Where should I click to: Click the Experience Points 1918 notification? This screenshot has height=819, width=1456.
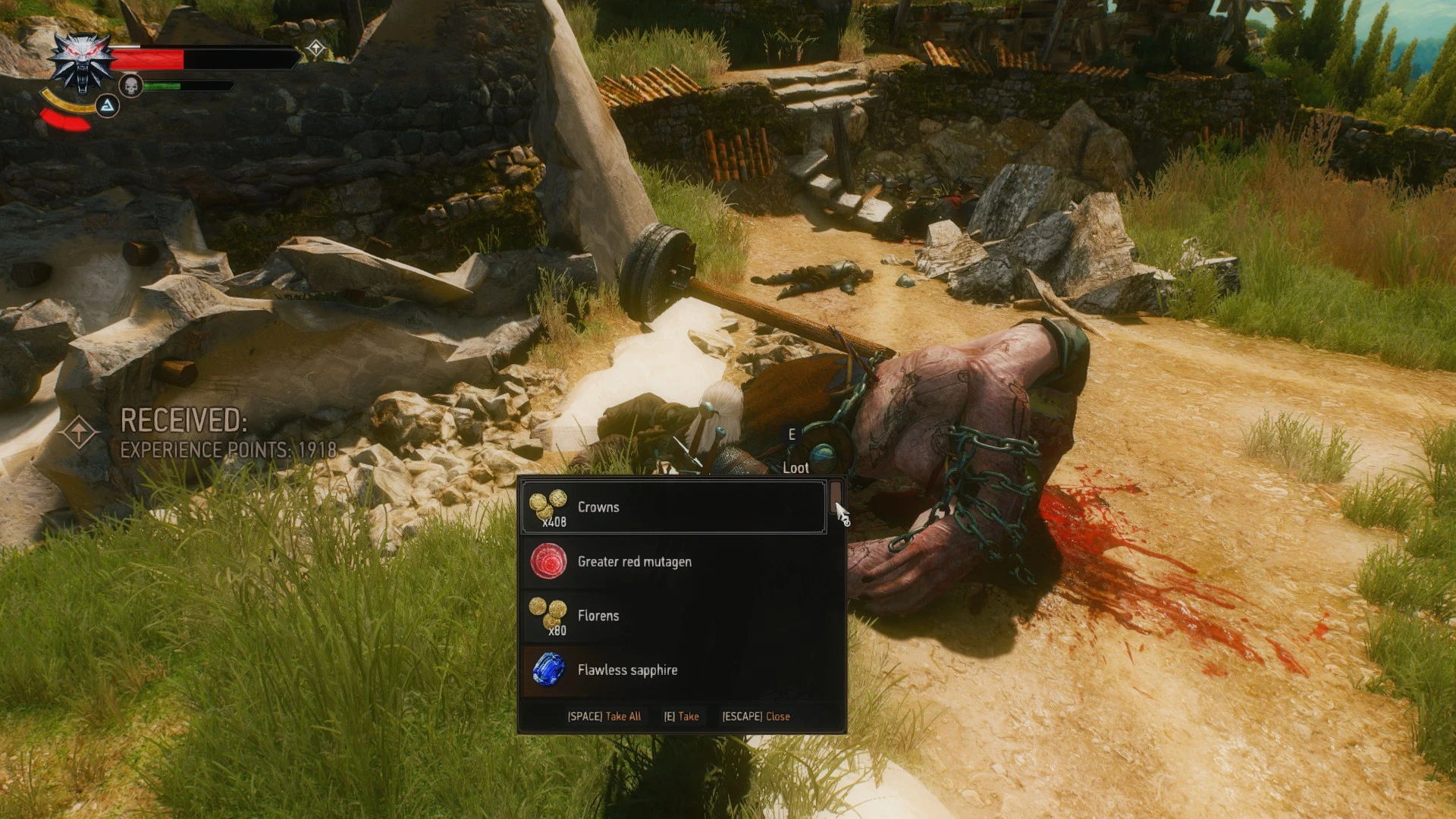point(227,449)
